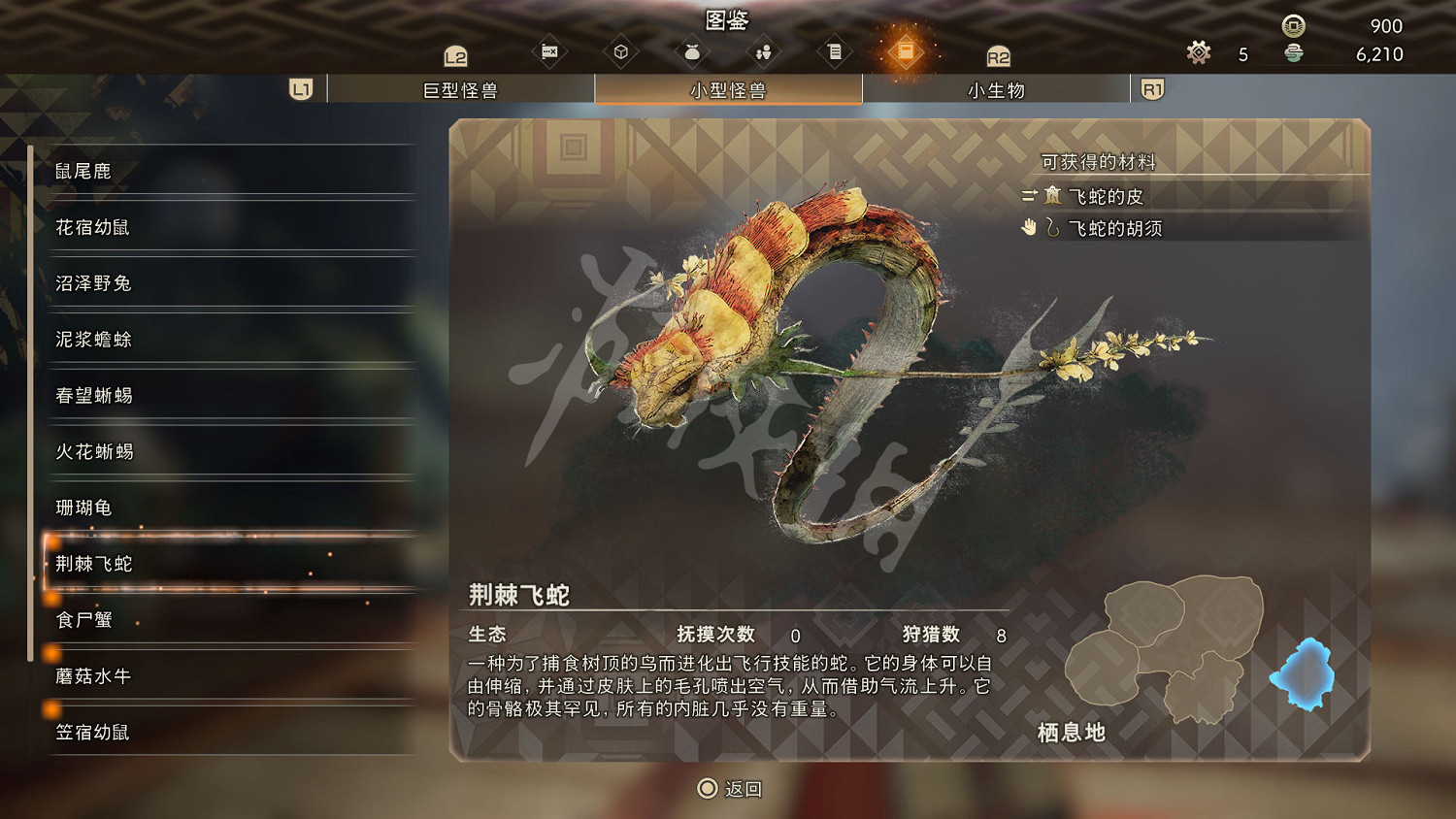The height and width of the screenshot is (819, 1456).
Task: Click the settings gear icon near the top right
Action: [1198, 53]
